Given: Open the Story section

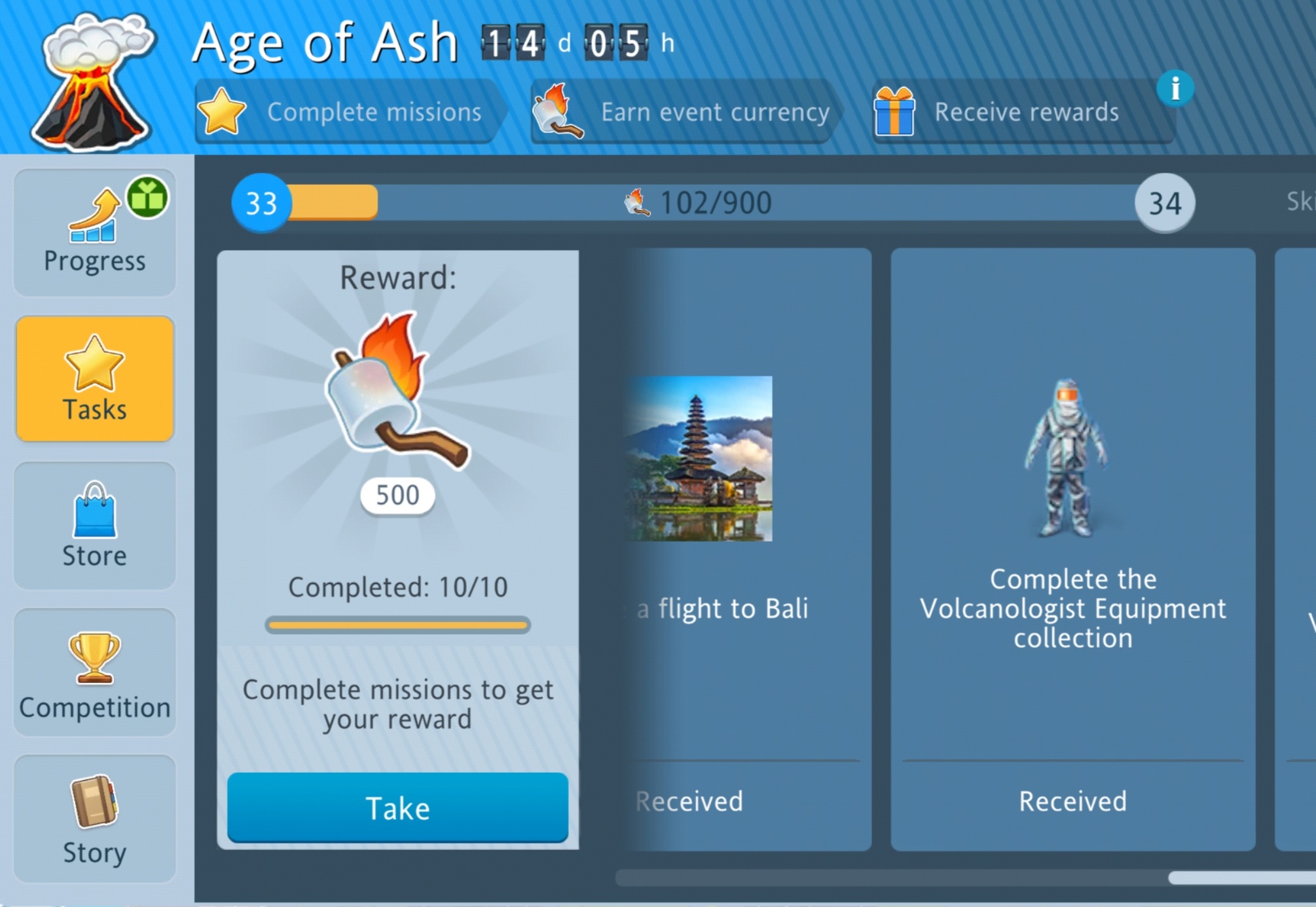Looking at the screenshot, I should [x=94, y=819].
